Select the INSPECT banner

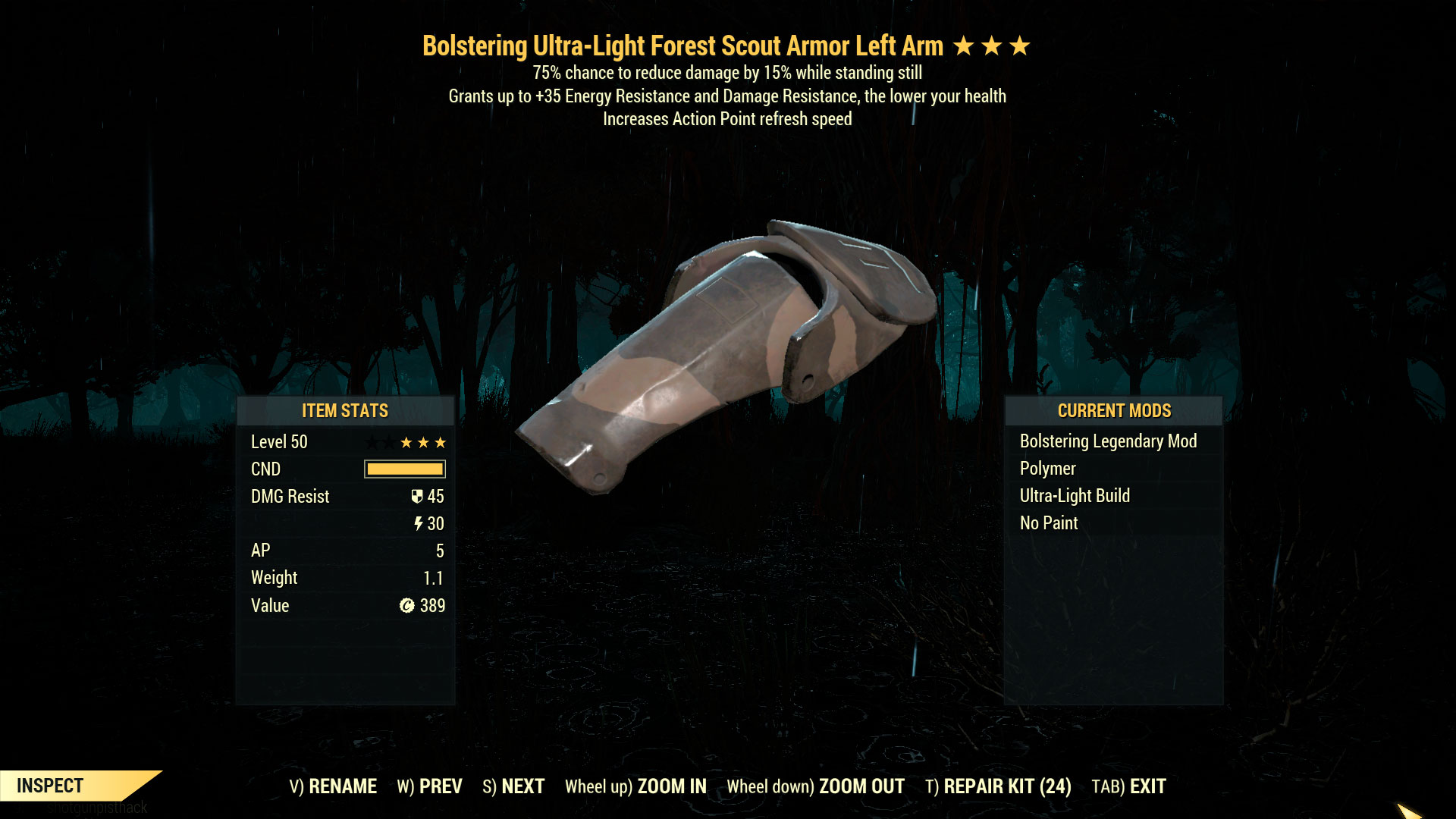(49, 786)
